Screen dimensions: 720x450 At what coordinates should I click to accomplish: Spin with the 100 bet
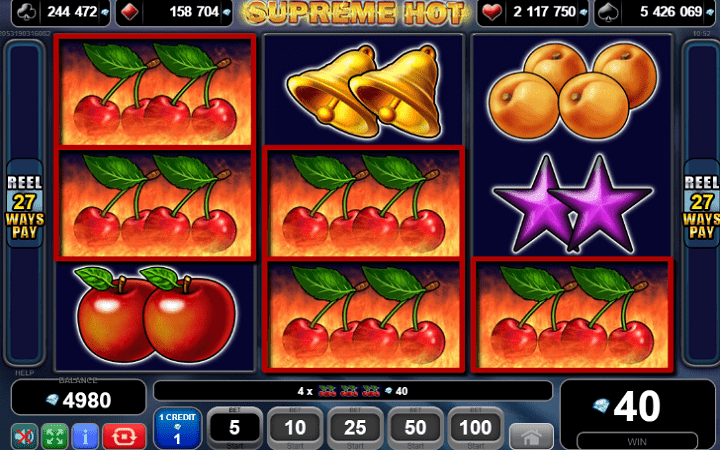click(x=476, y=427)
